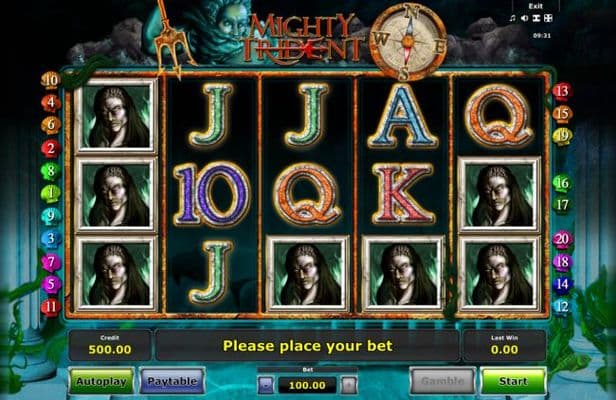Pick payline marker 19
The image size is (616, 400).
(562, 135)
